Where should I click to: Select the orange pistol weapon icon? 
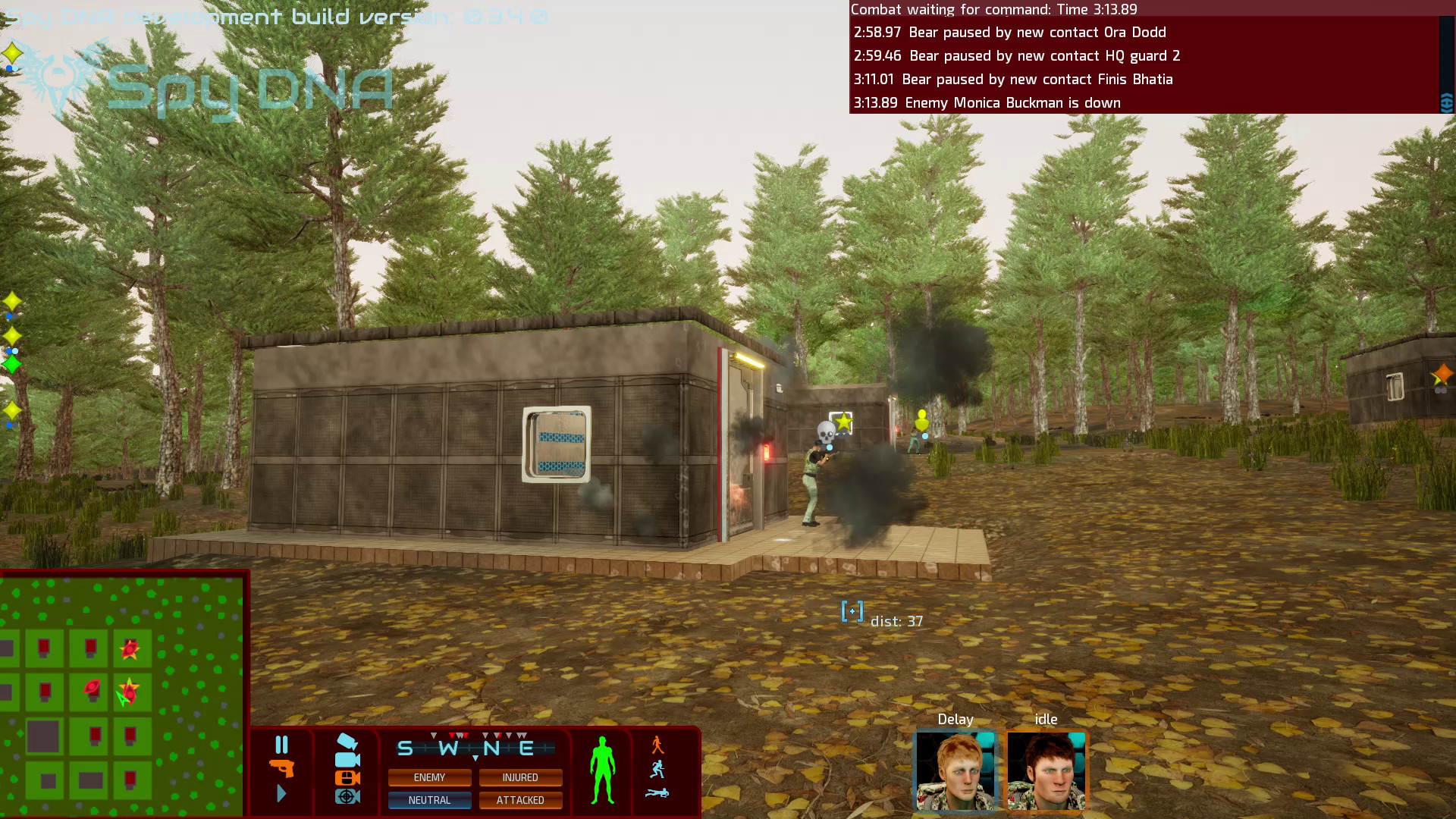click(x=283, y=770)
